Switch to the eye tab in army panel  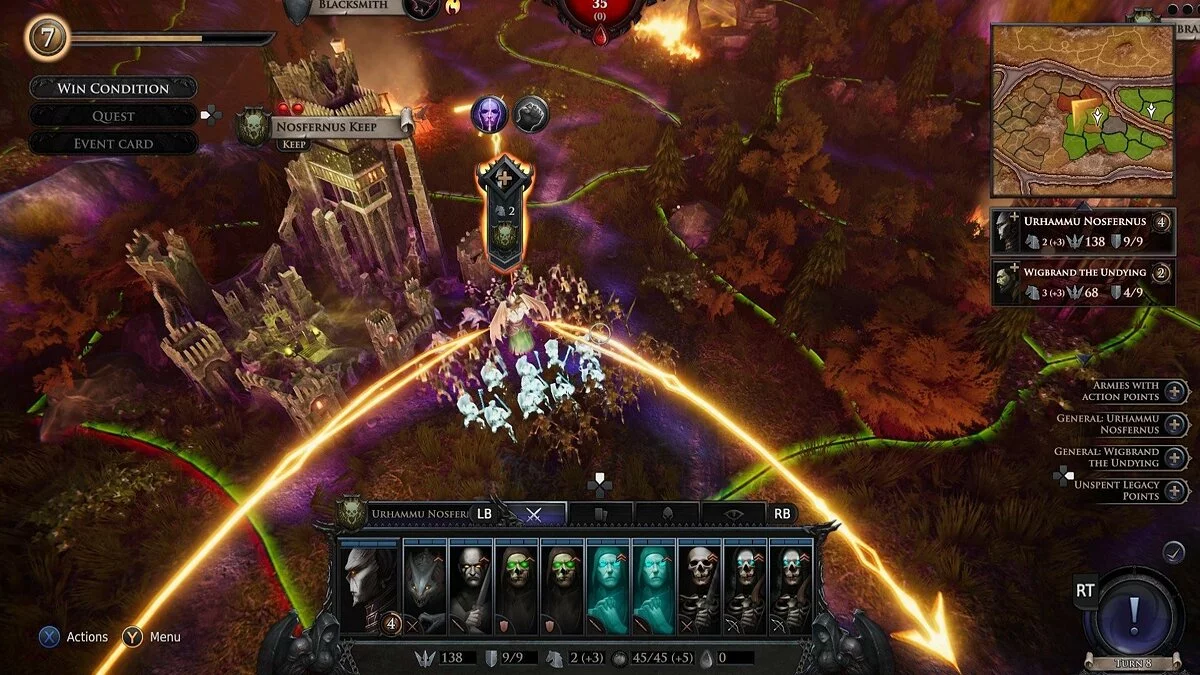coord(734,514)
